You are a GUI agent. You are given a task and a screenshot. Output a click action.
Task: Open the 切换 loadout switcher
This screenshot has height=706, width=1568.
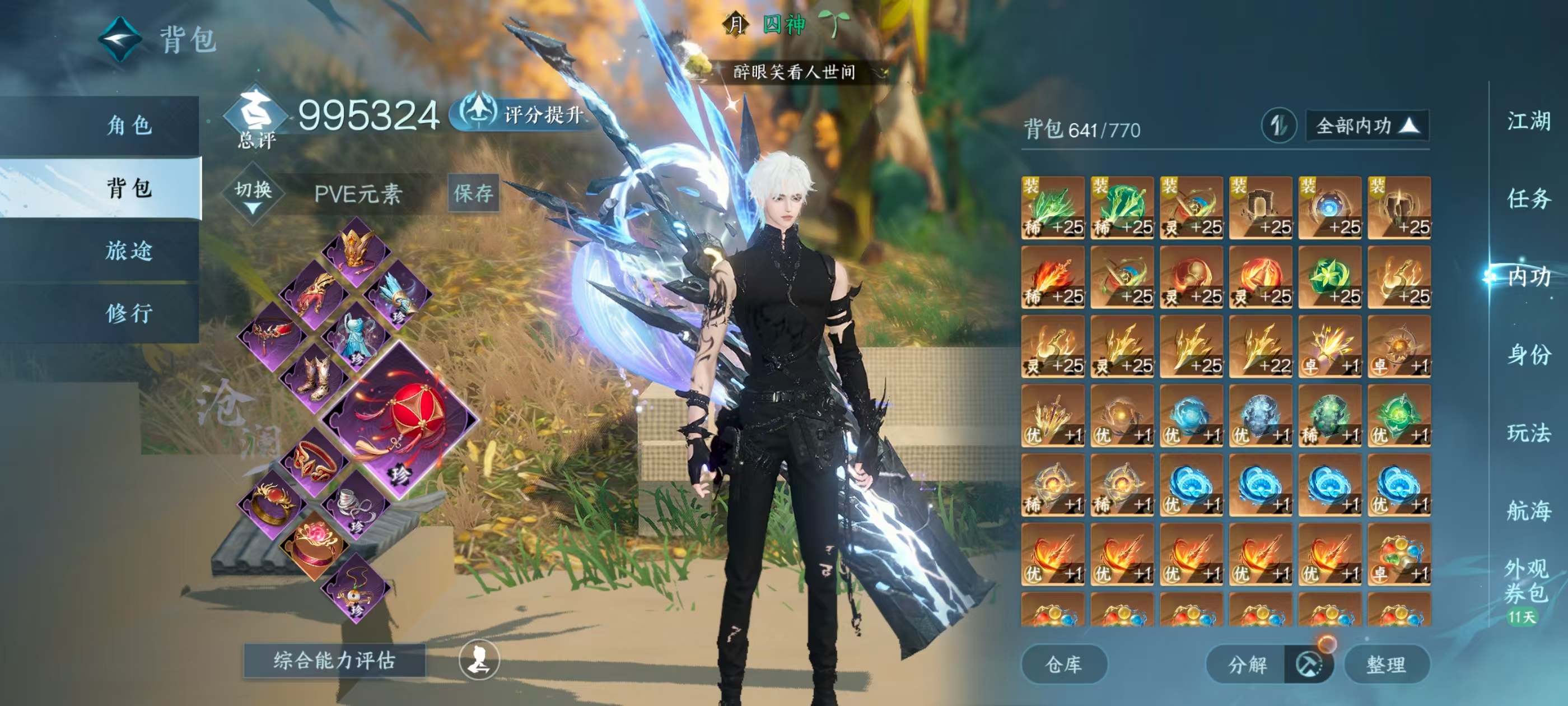253,194
